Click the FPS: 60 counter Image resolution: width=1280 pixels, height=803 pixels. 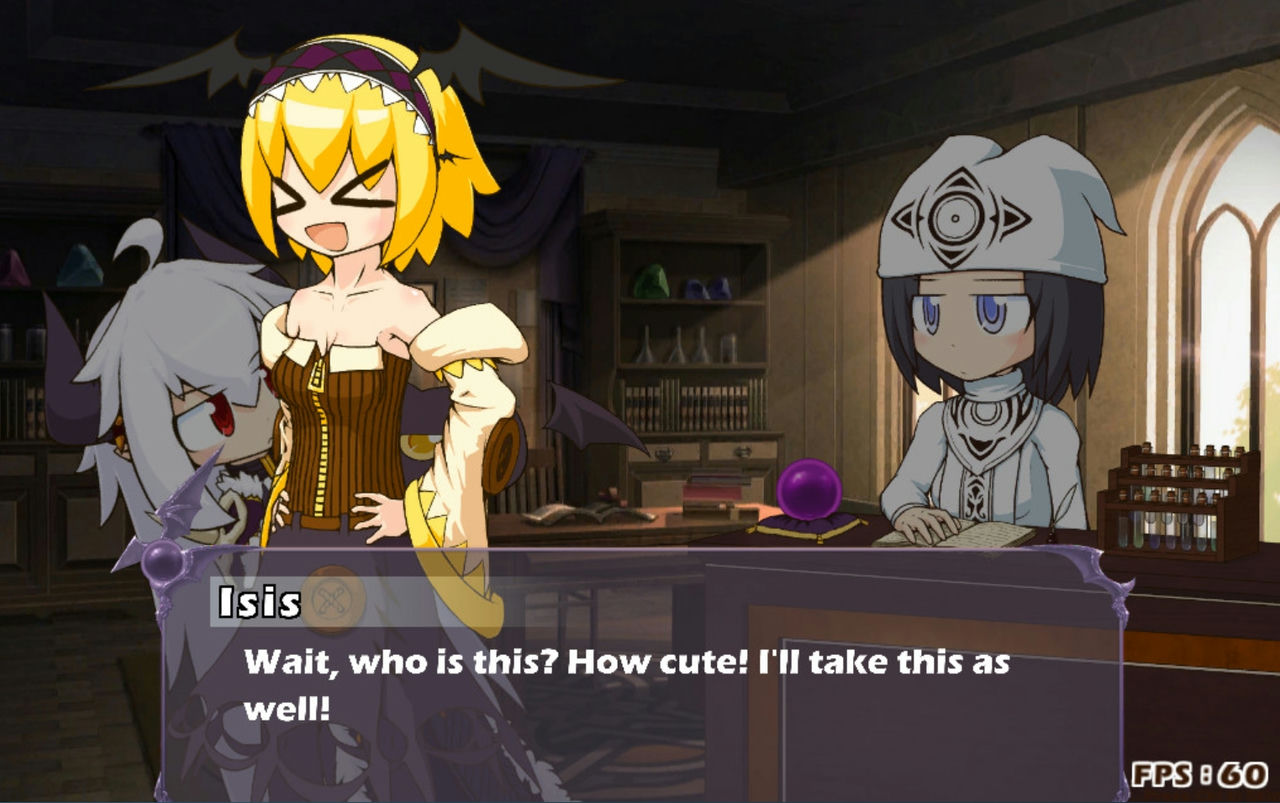1197,772
